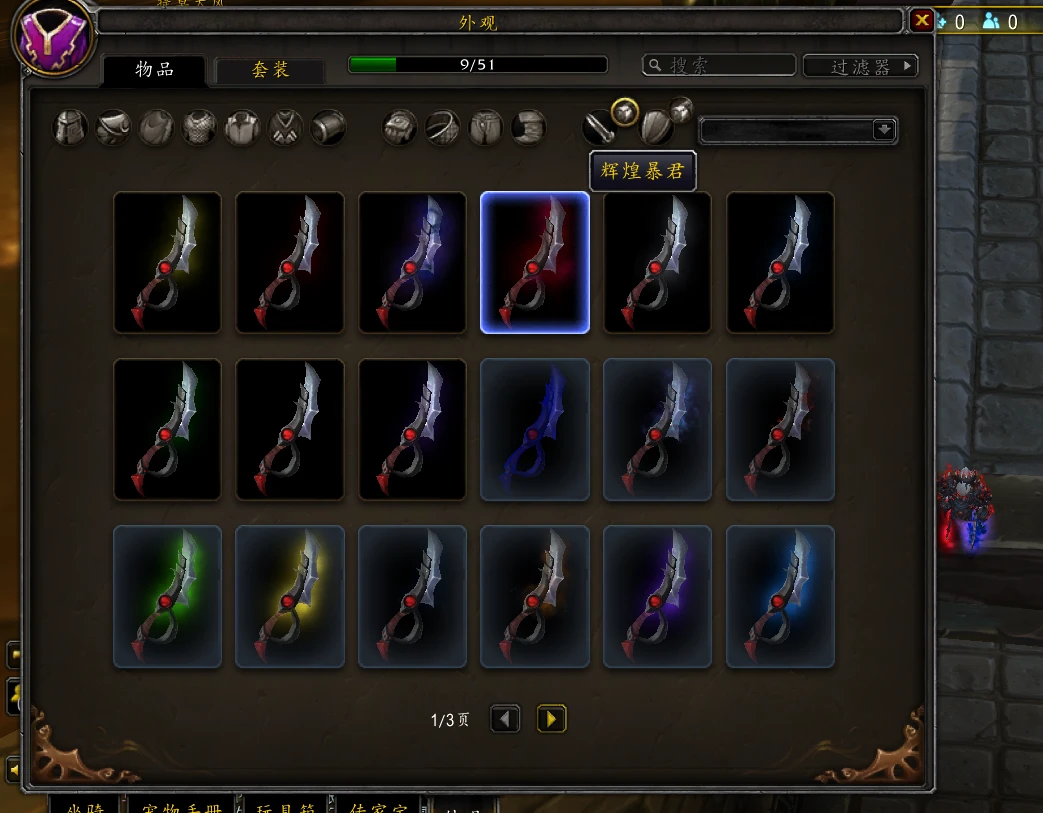Choose the boots slot icon

click(x=528, y=128)
